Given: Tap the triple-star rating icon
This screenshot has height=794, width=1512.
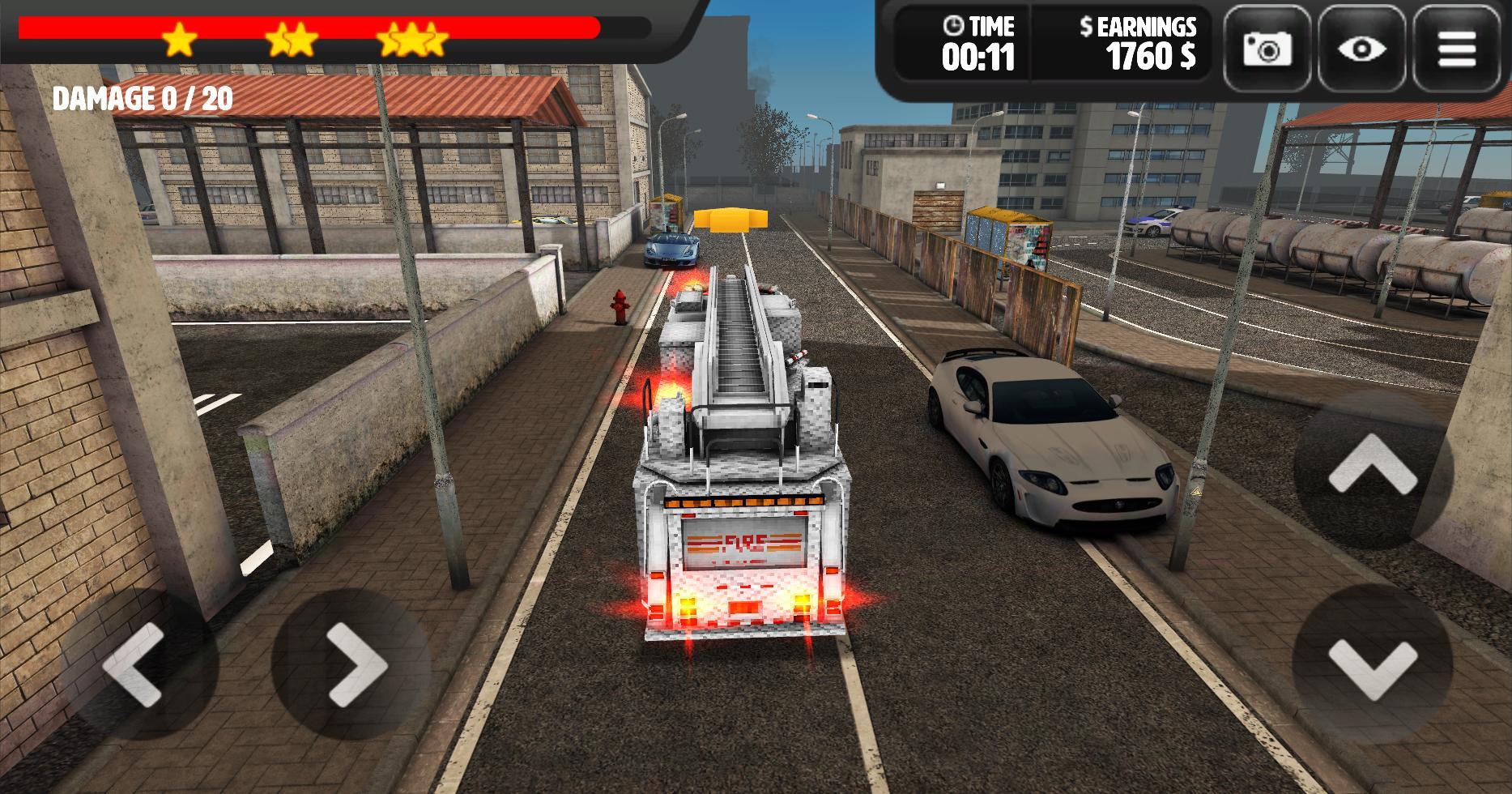Looking at the screenshot, I should [412, 39].
